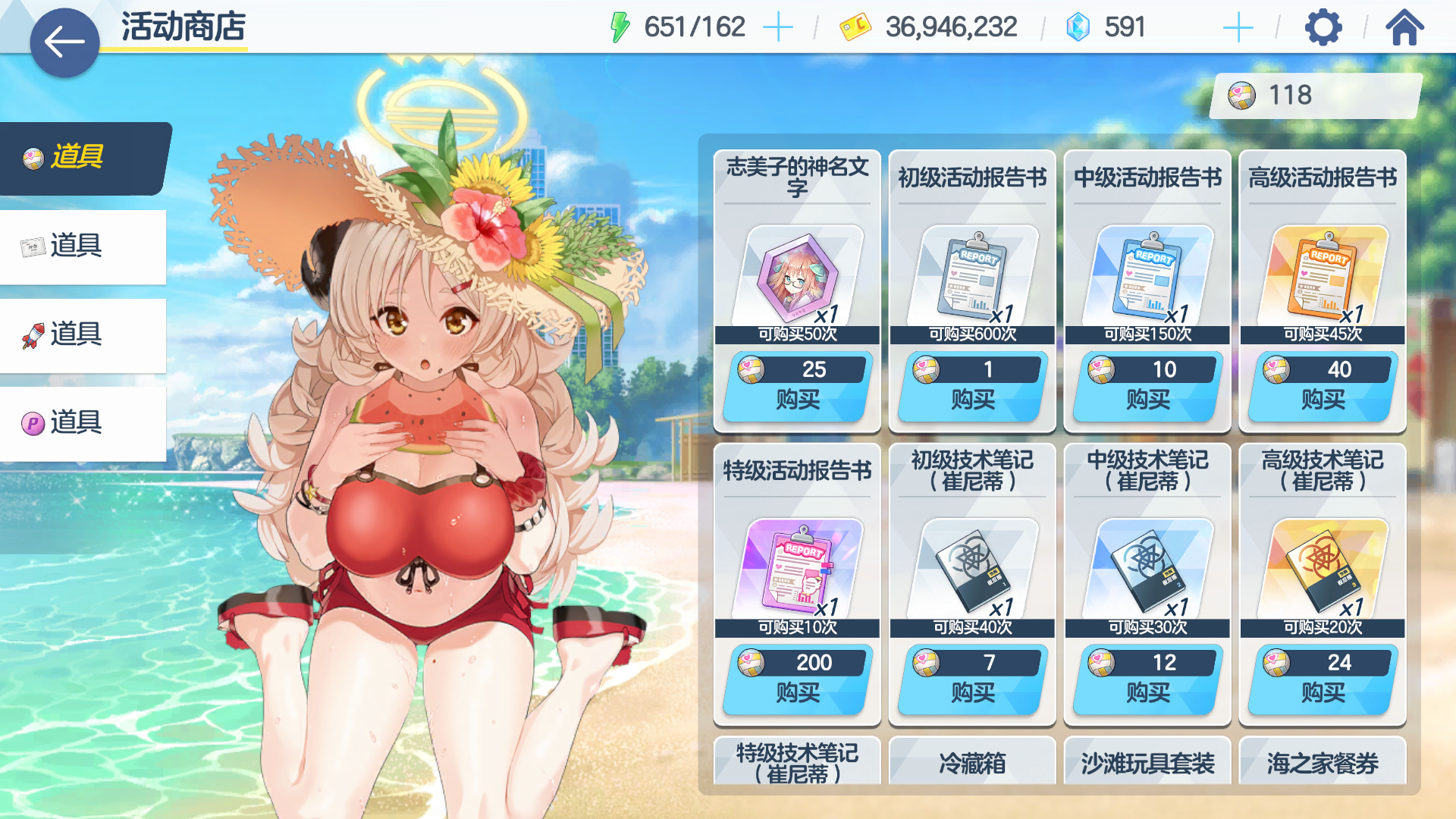
Task: Click the plus button next to pyroxene count
Action: [x=1237, y=27]
